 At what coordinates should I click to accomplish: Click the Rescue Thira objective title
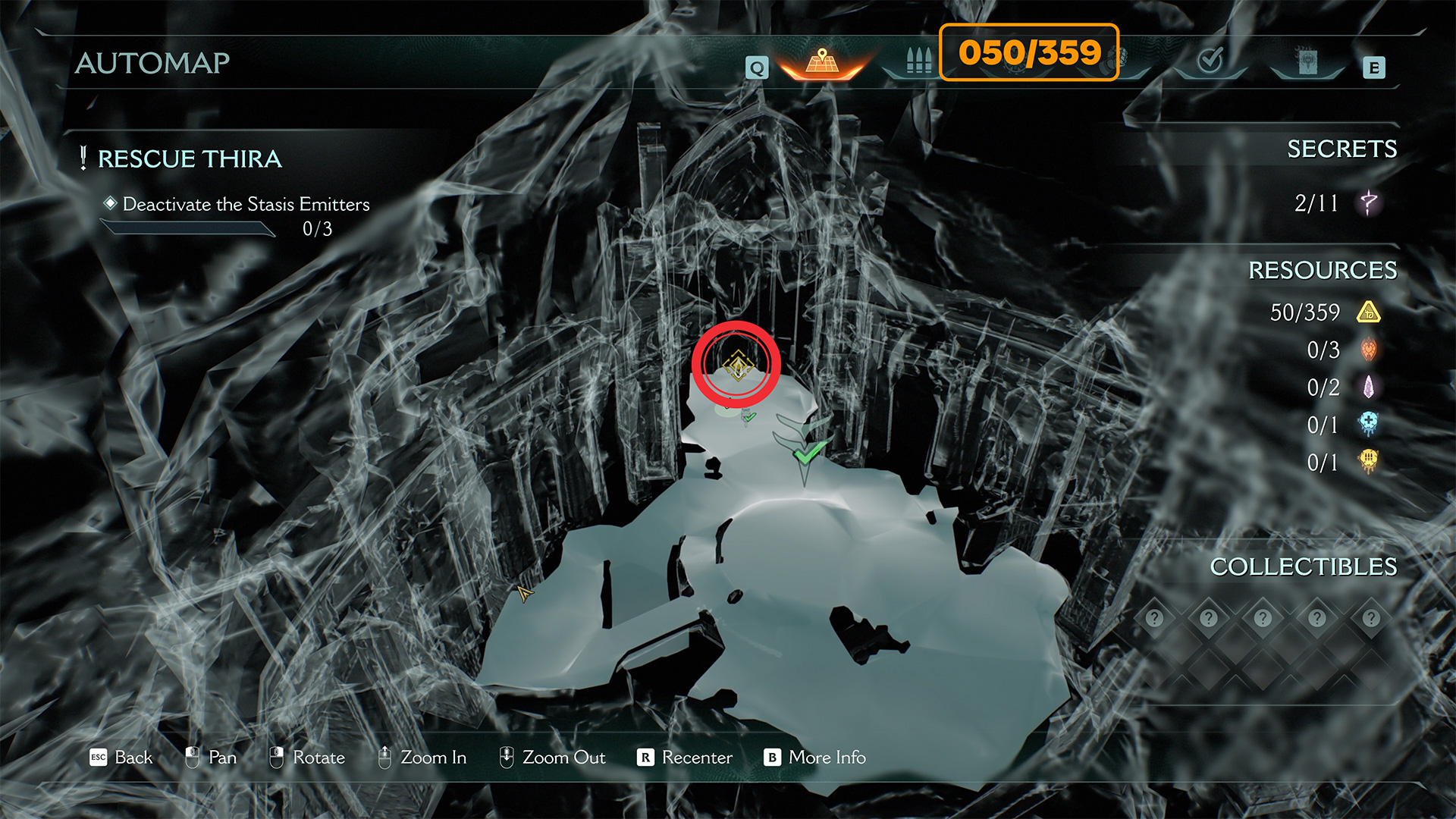point(190,159)
